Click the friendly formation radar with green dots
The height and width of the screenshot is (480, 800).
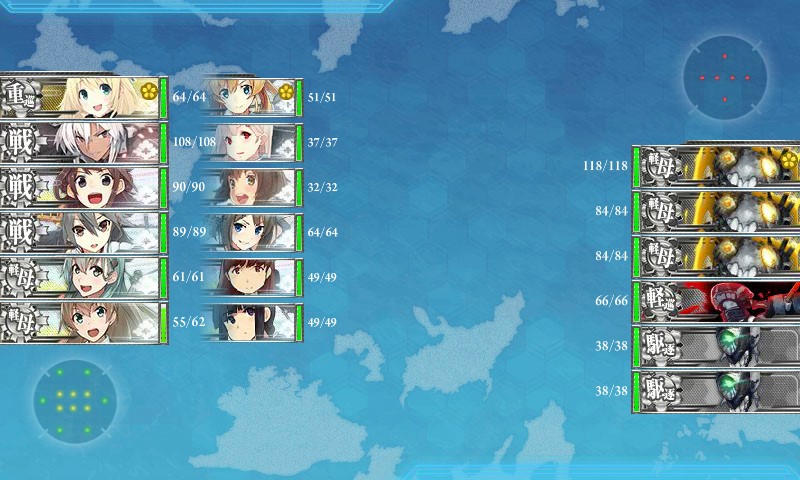point(74,401)
